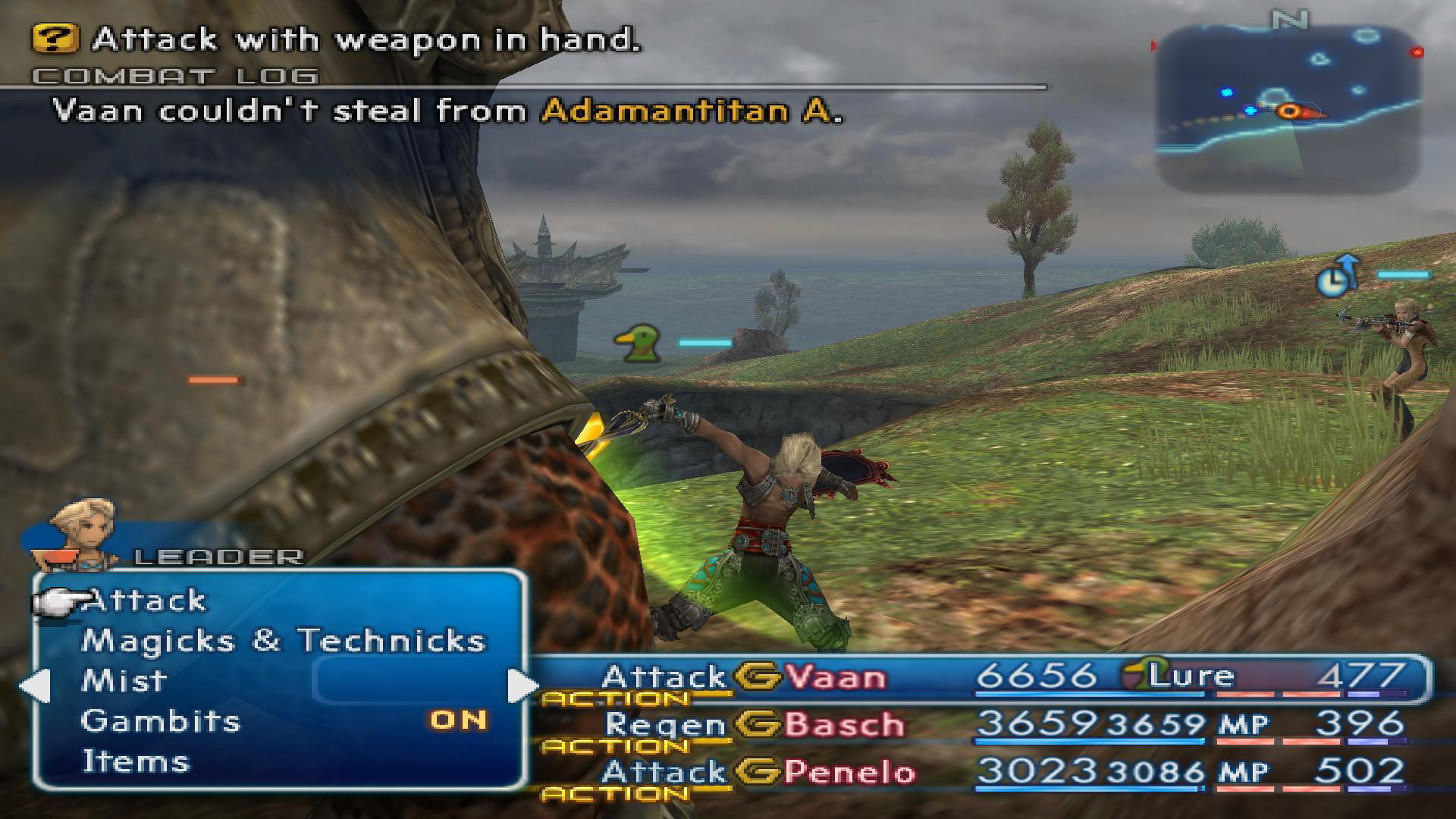This screenshot has height=819, width=1456.
Task: Select Basch in the party list
Action: click(843, 725)
